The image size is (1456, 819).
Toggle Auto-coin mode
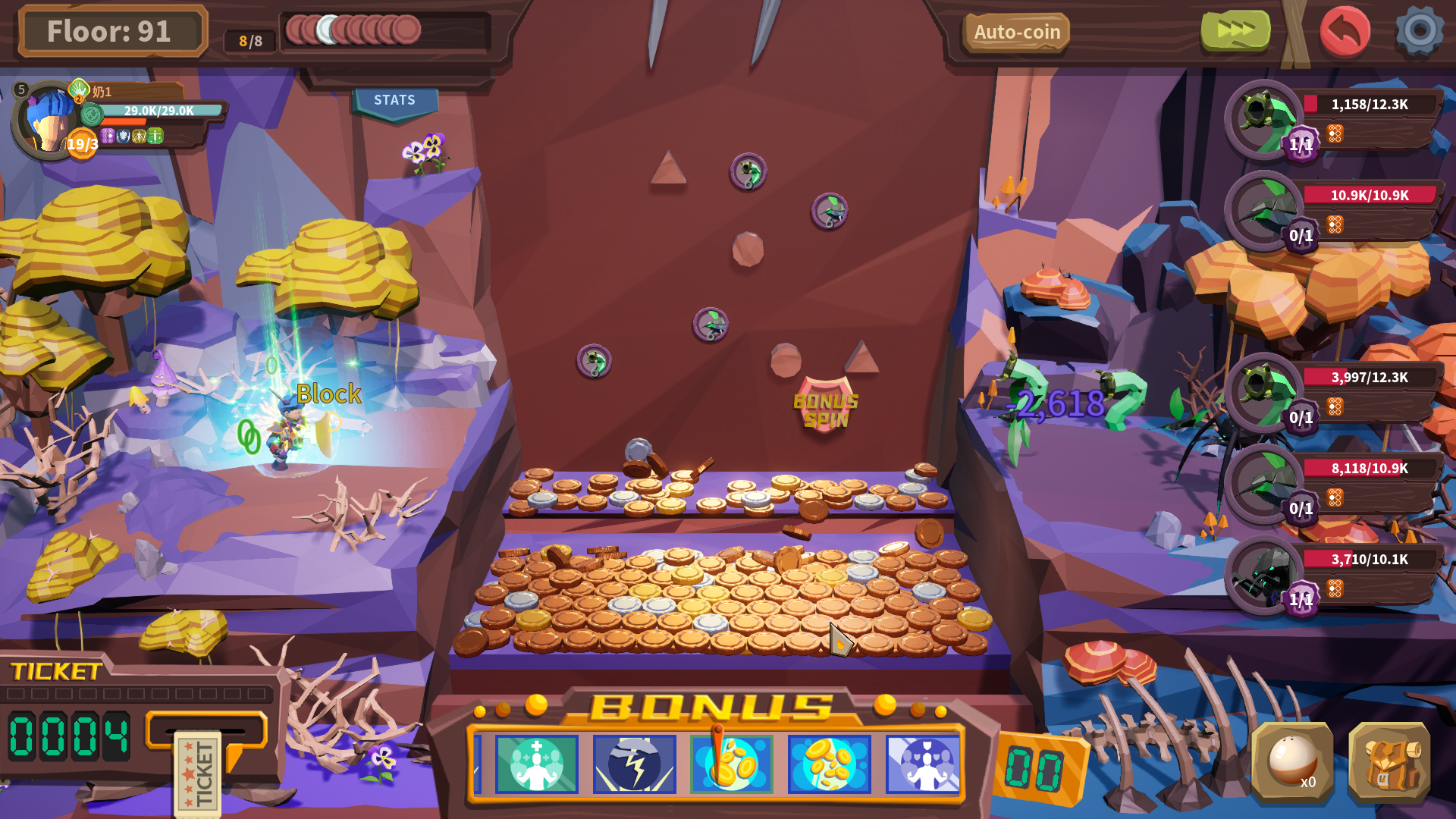pyautogui.click(x=1016, y=32)
